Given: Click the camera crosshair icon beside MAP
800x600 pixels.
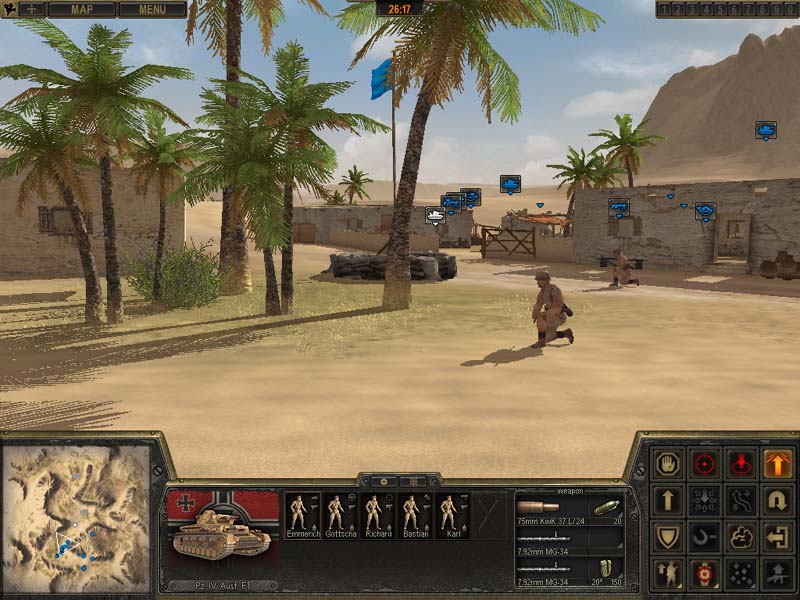Looking at the screenshot, I should click(31, 10).
